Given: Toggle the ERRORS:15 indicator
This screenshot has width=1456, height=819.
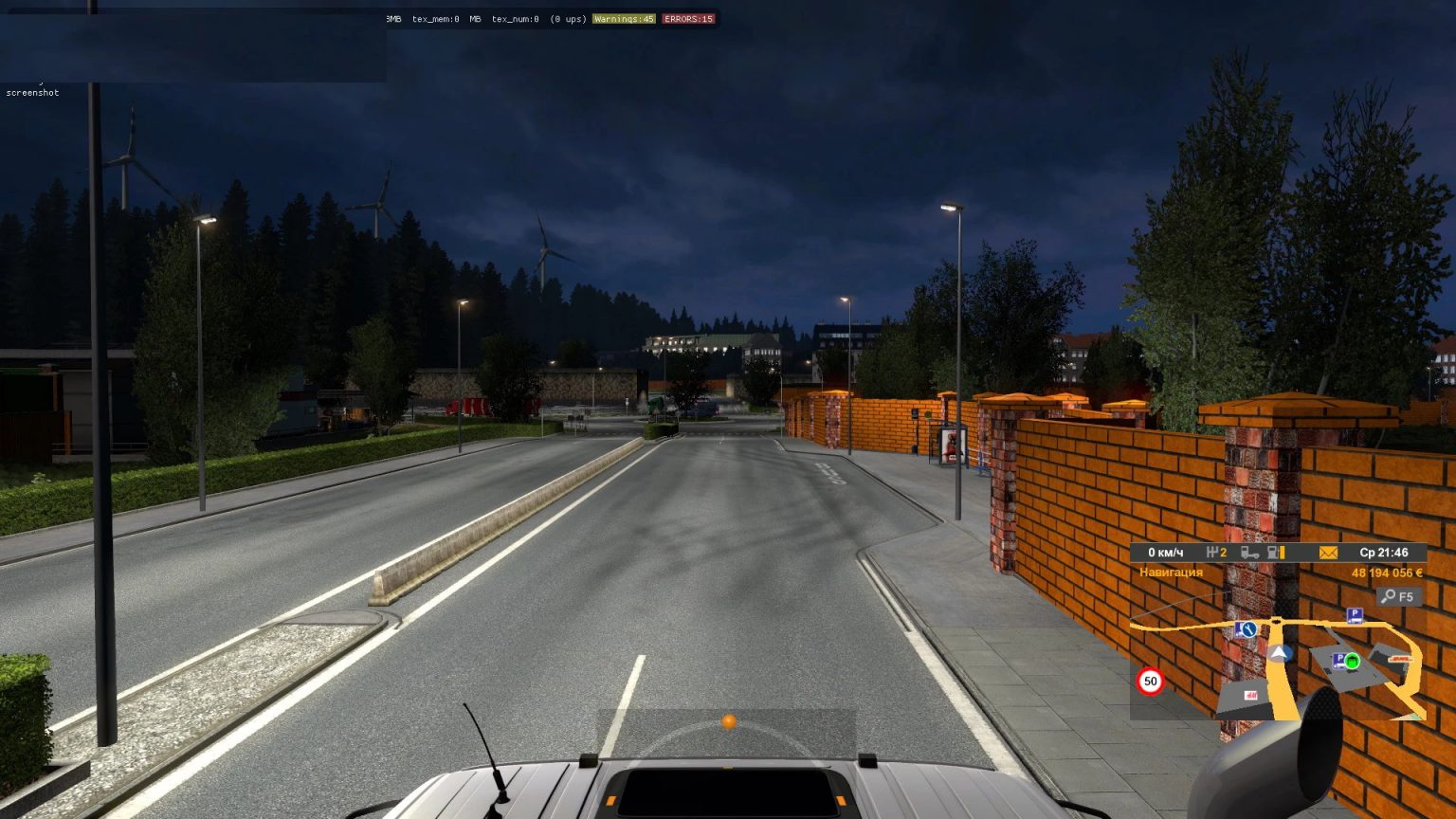Looking at the screenshot, I should click(688, 18).
